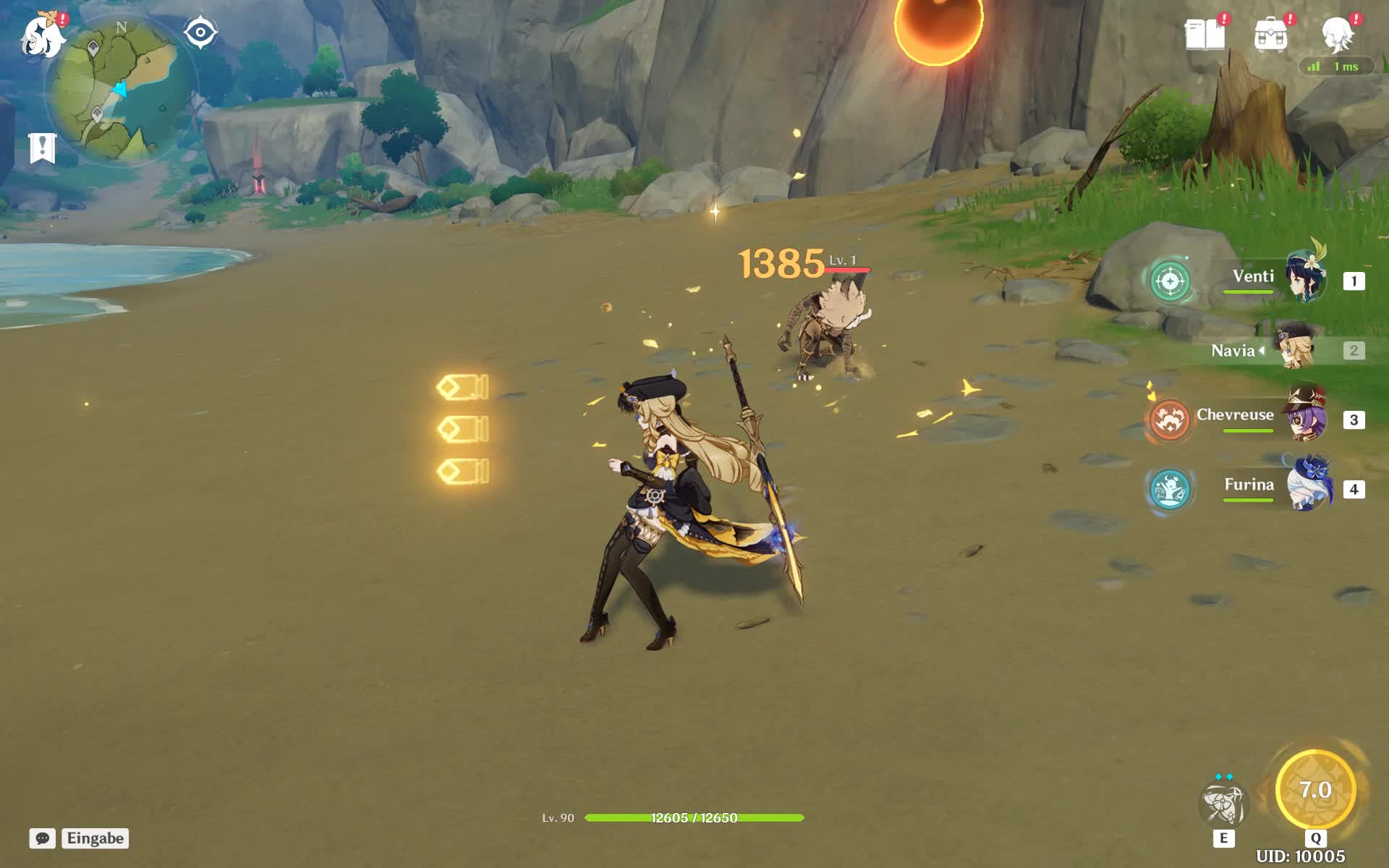Screen dimensions: 1389x868
Task: Activate Navia's elemental skill
Action: tap(1223, 804)
